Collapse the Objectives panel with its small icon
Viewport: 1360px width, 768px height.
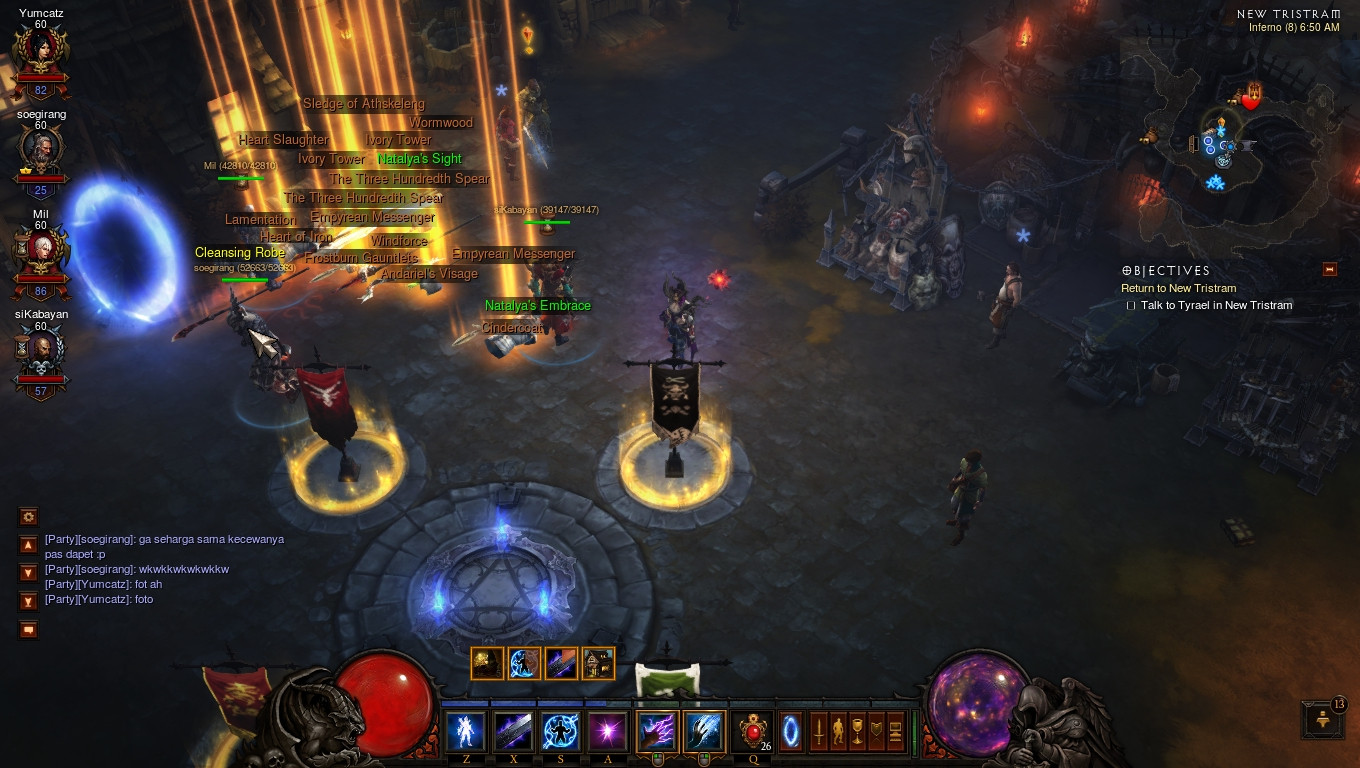1329,270
